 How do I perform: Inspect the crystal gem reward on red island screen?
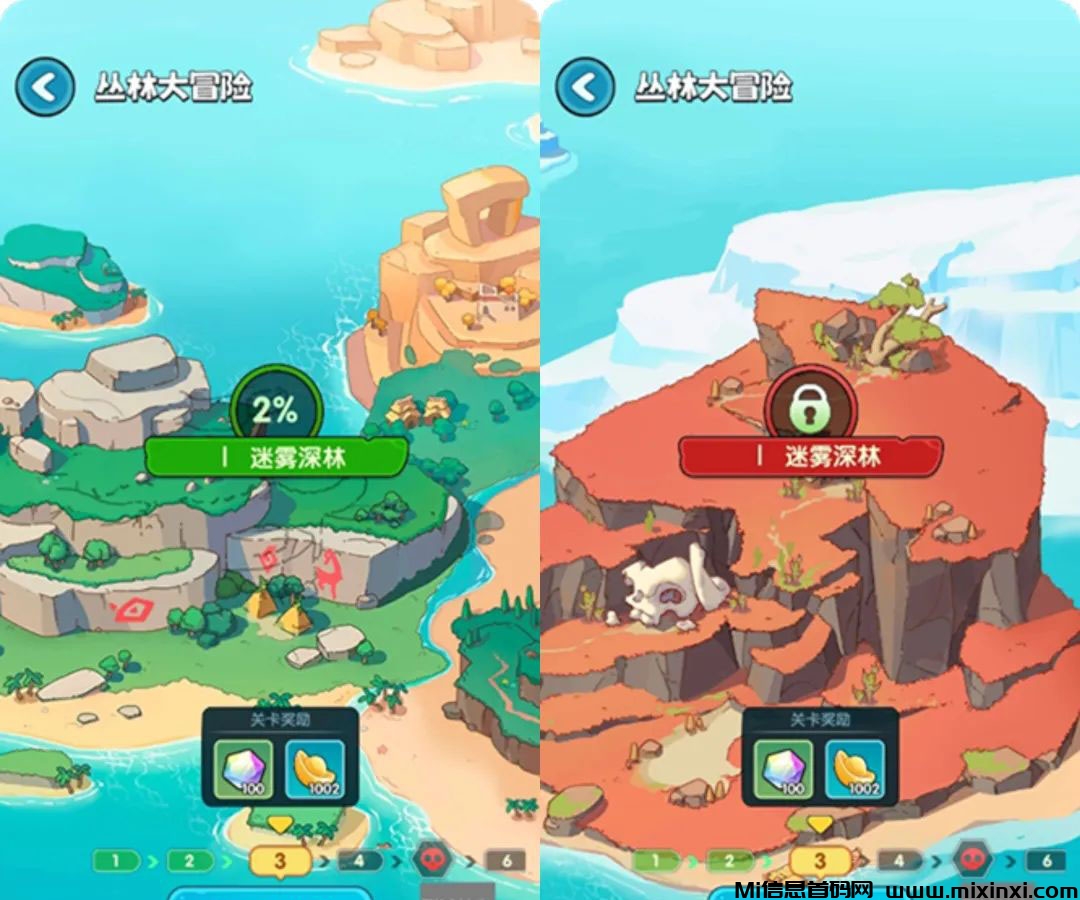[784, 769]
